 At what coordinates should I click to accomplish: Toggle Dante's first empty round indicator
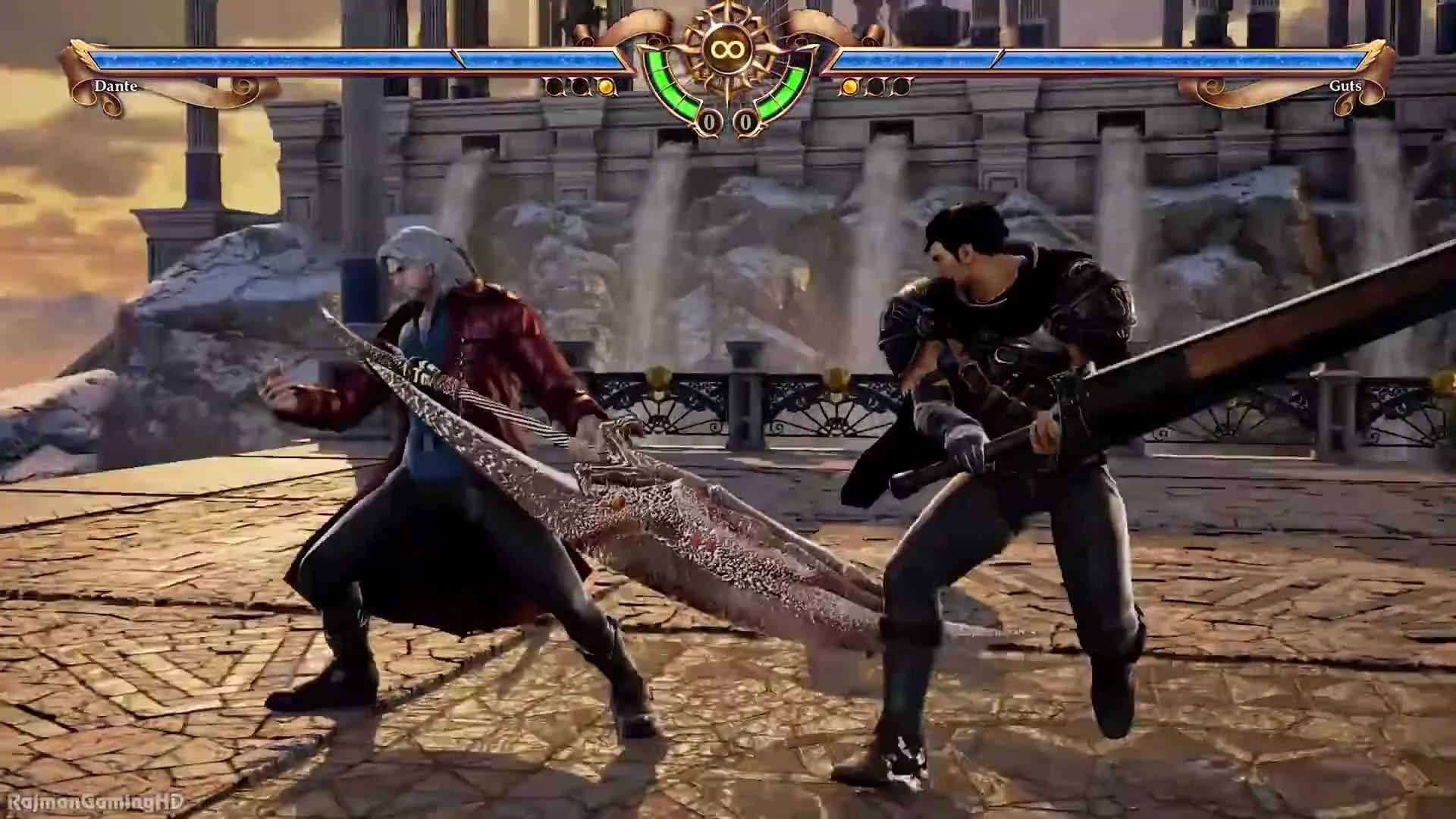coord(554,87)
